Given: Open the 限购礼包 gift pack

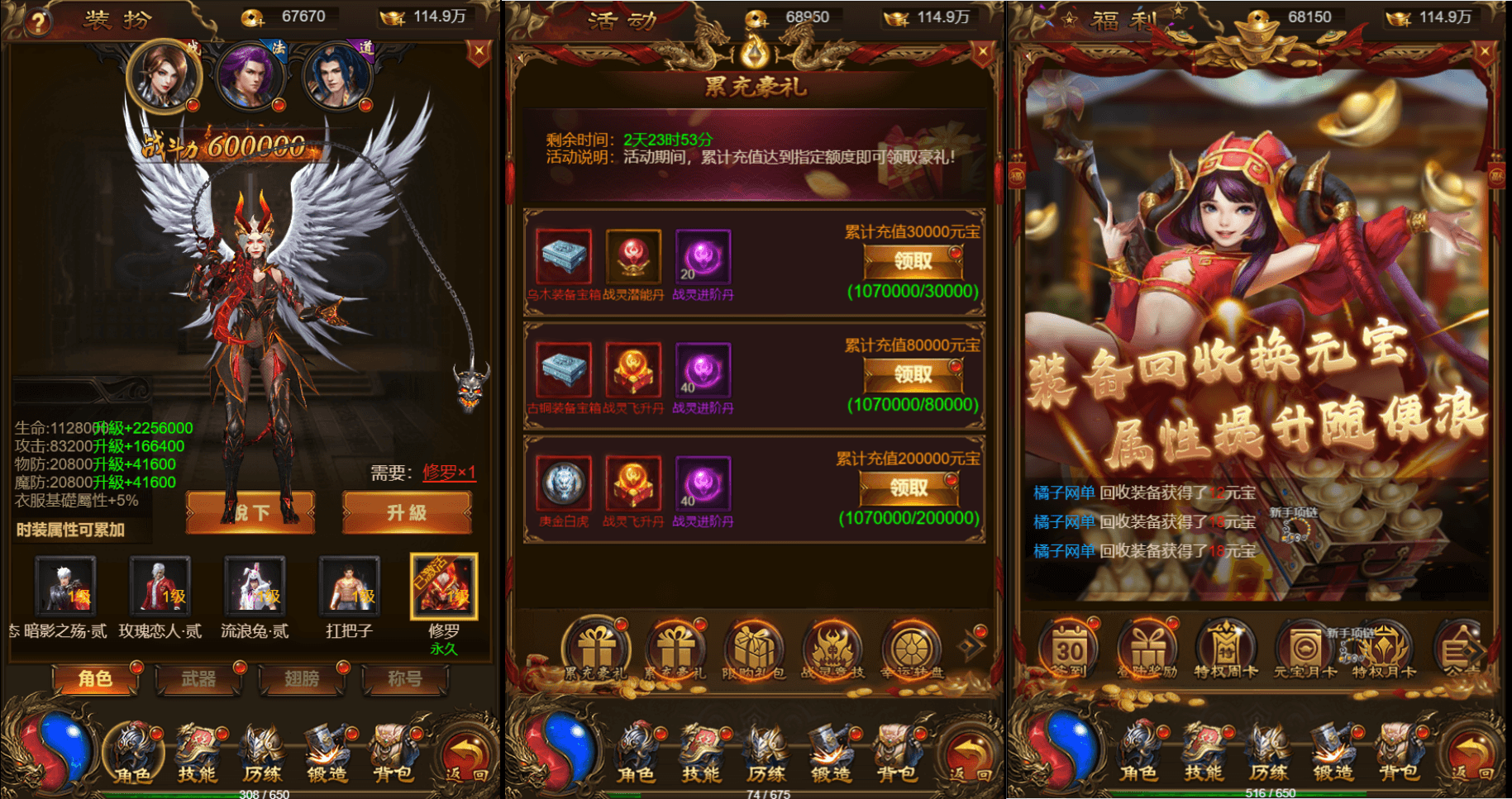Looking at the screenshot, I should pyautogui.click(x=754, y=650).
